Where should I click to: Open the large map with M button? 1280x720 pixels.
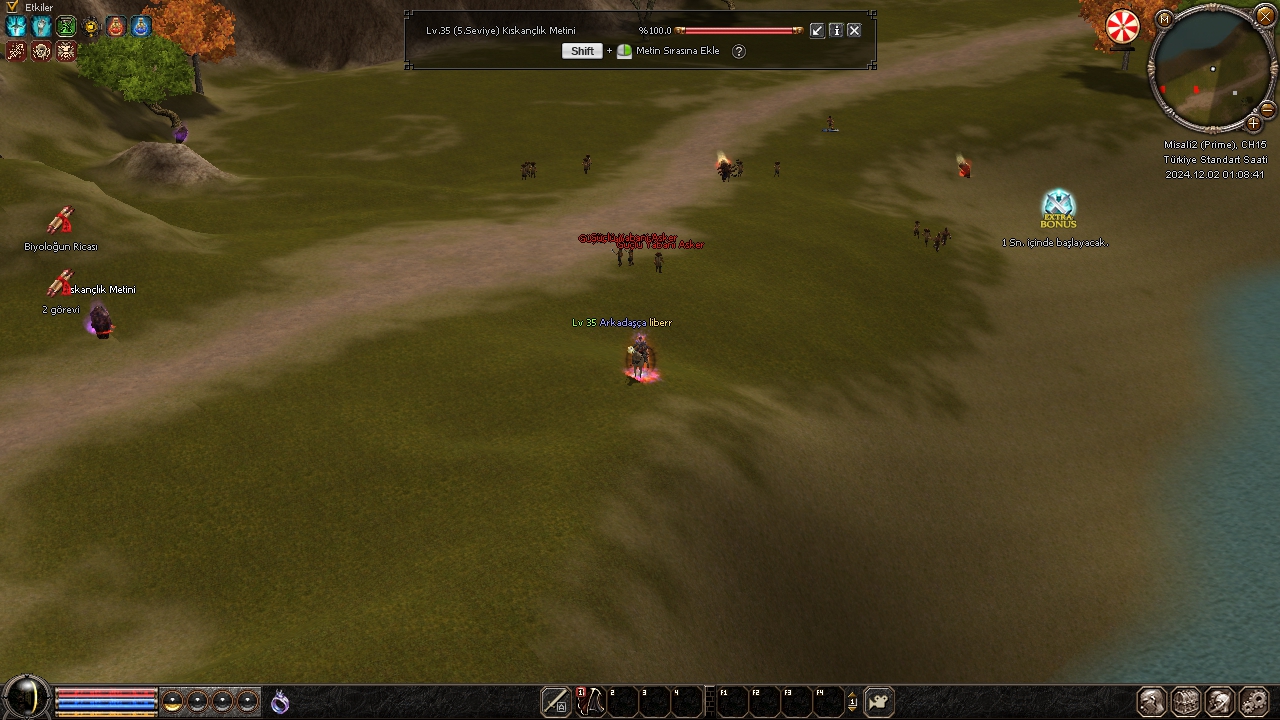click(1164, 19)
